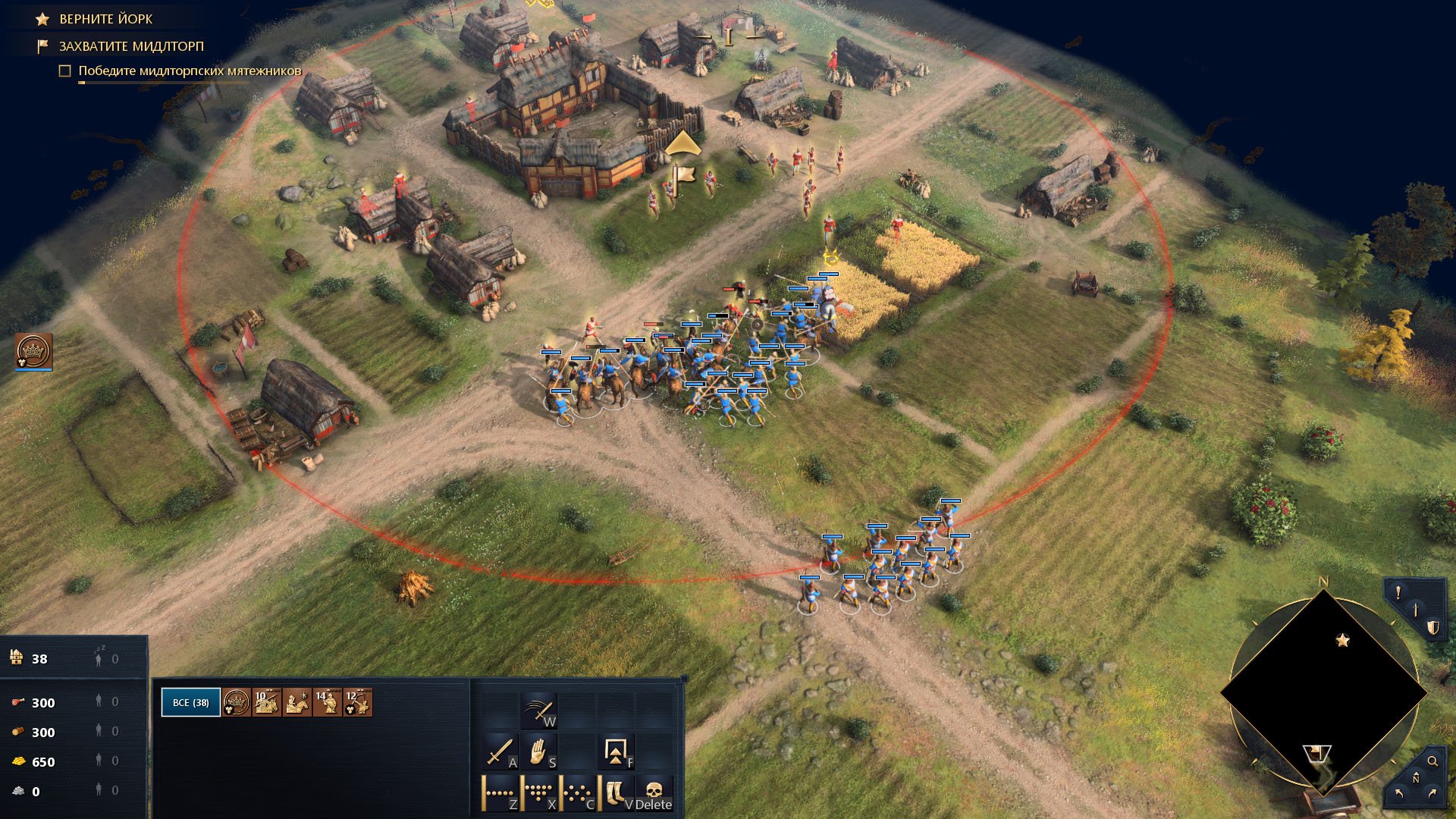Choose the group of 10 lancers

coord(267,702)
